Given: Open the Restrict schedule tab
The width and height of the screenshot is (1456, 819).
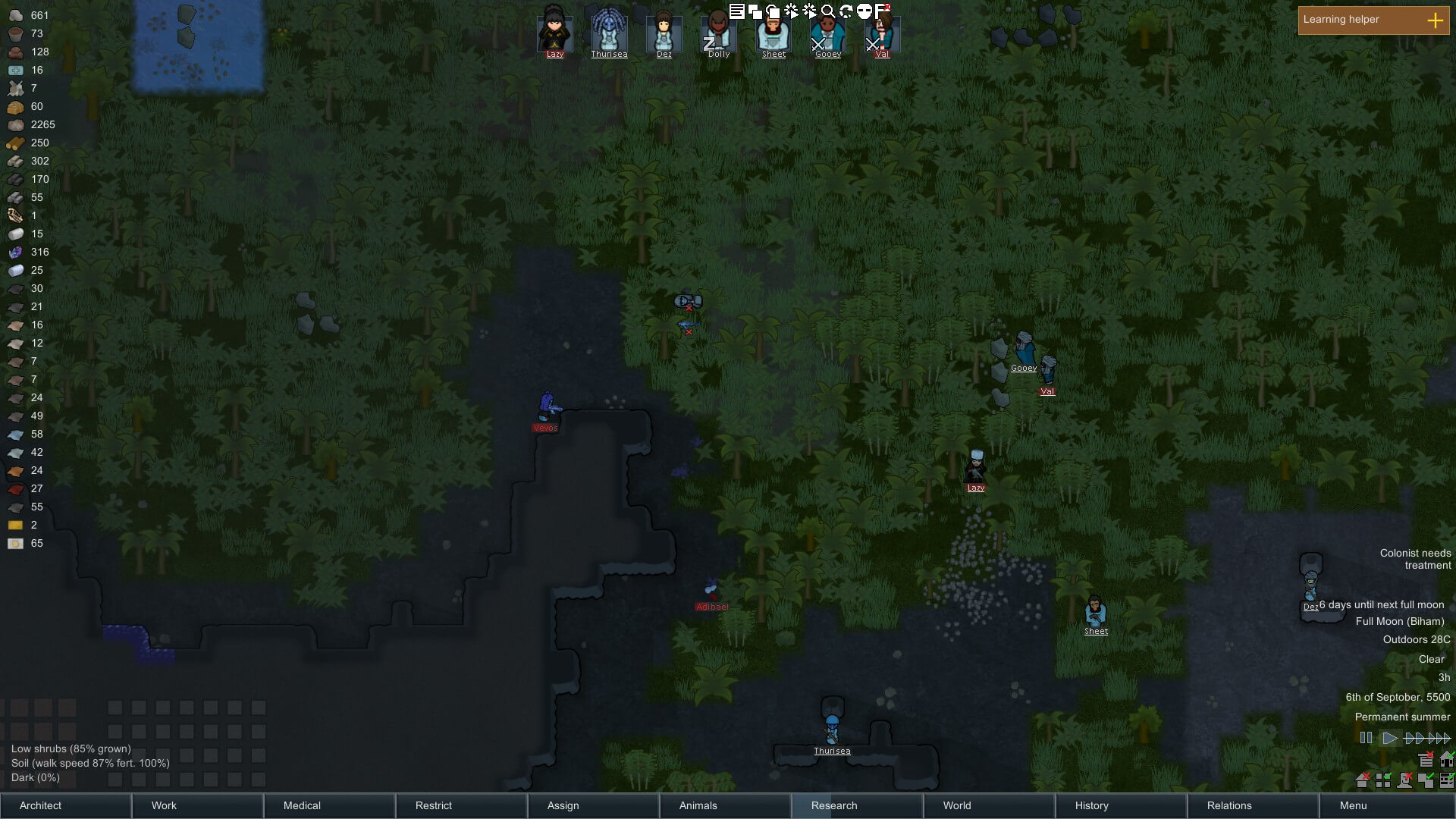Looking at the screenshot, I should click(462, 805).
